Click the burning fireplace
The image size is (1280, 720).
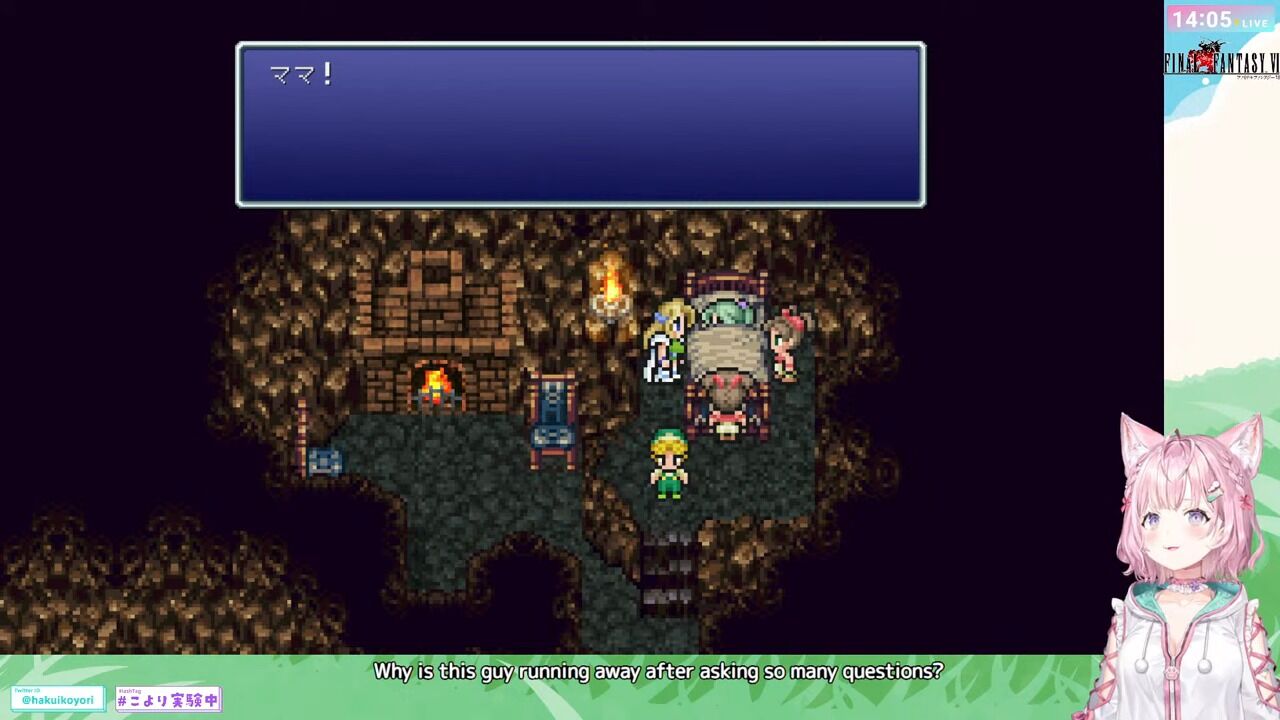436,384
